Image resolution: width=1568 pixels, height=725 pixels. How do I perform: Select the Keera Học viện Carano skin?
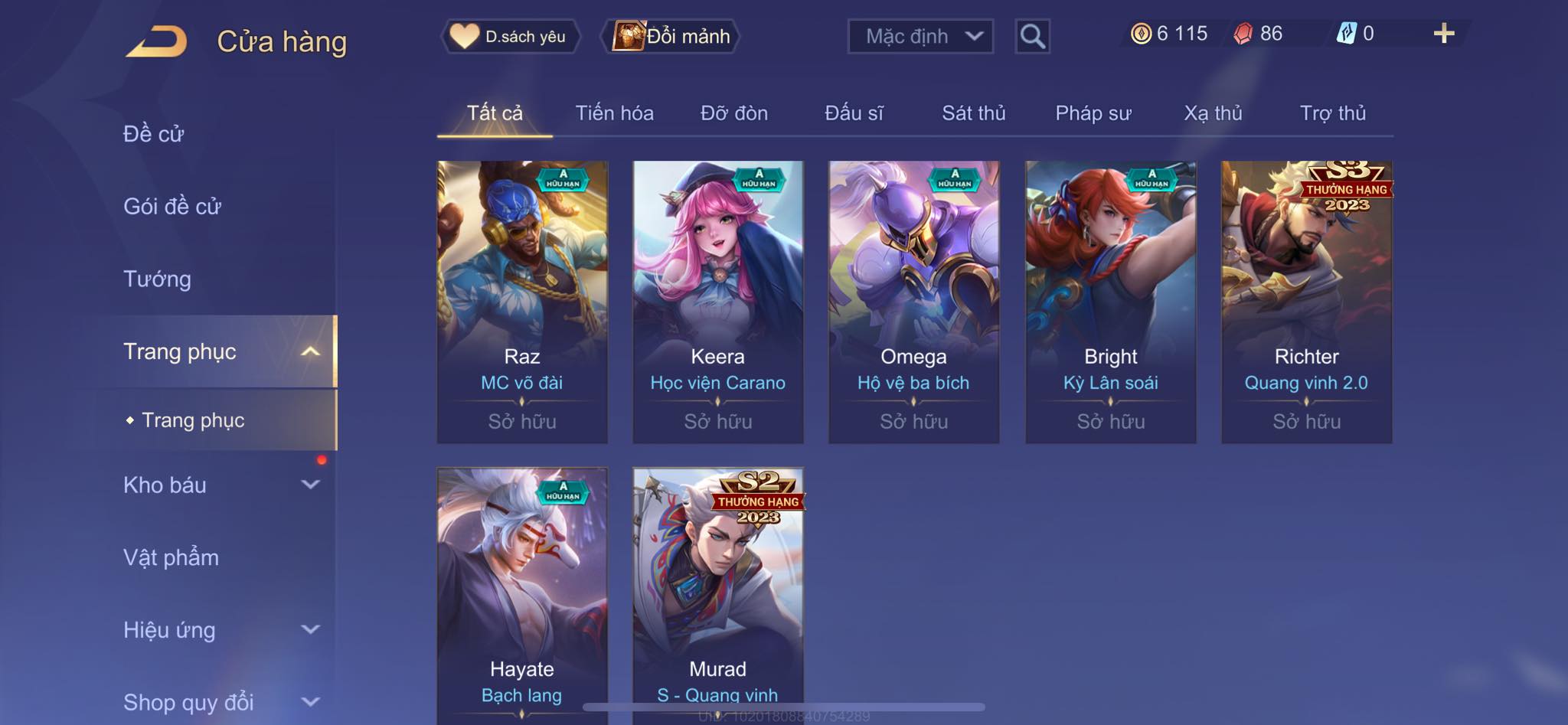coord(718,302)
